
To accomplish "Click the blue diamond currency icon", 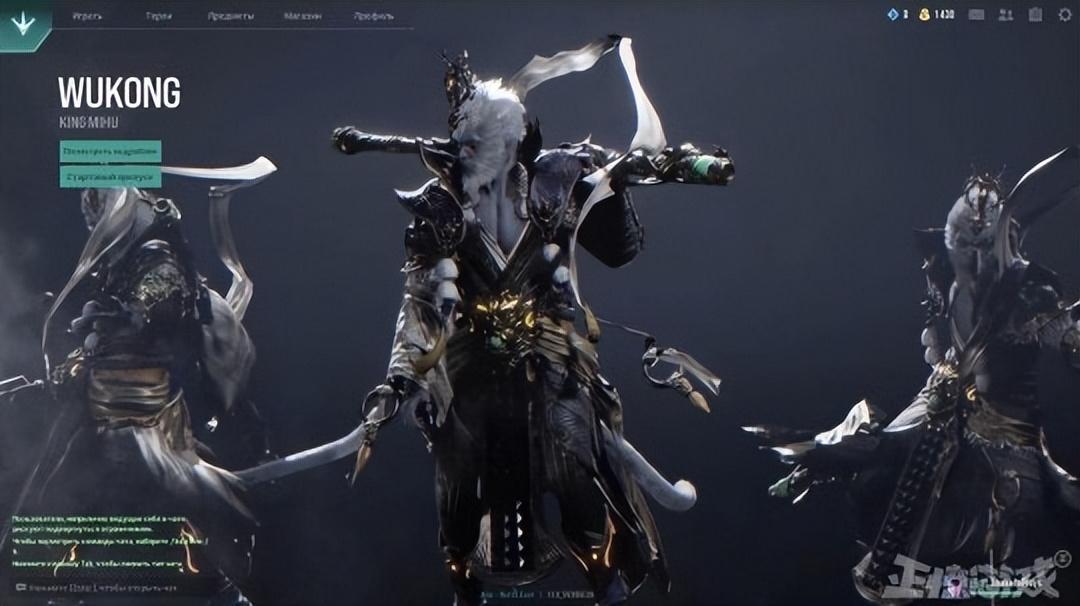I will [x=893, y=15].
